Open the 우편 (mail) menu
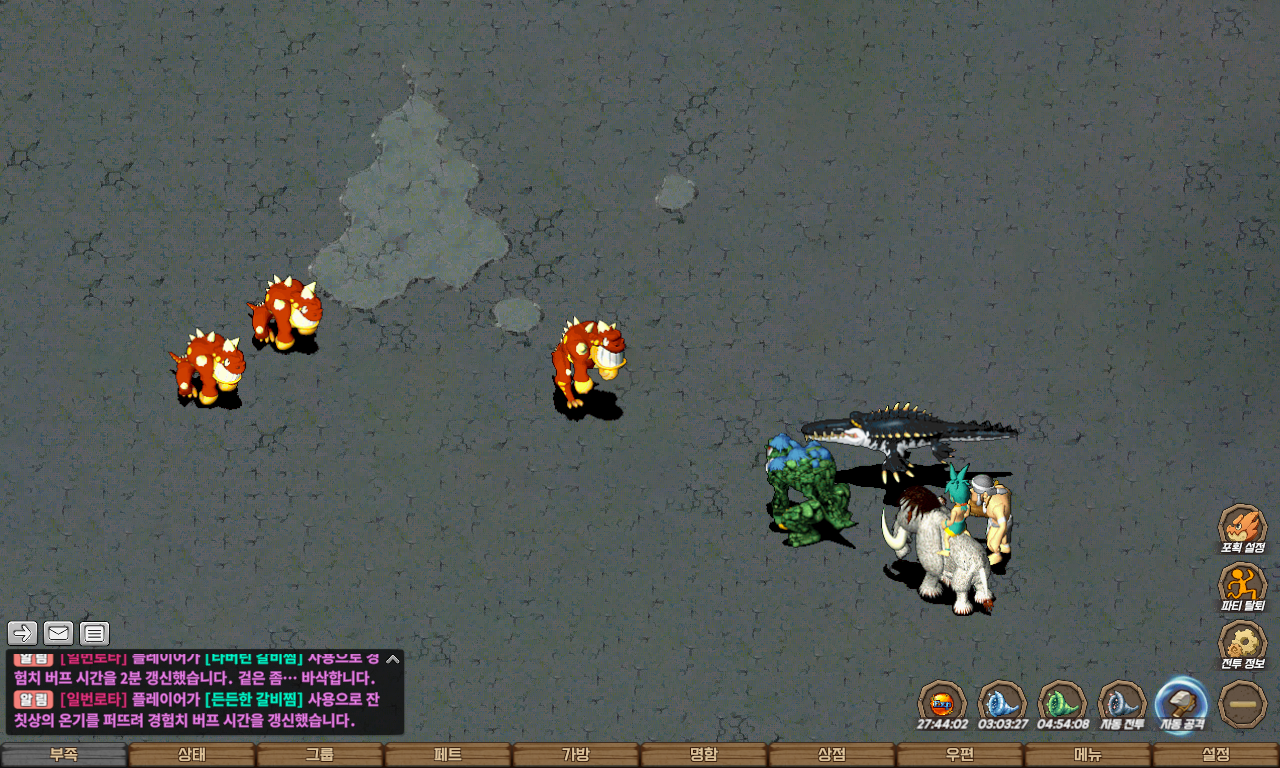This screenshot has height=768, width=1280. [960, 755]
